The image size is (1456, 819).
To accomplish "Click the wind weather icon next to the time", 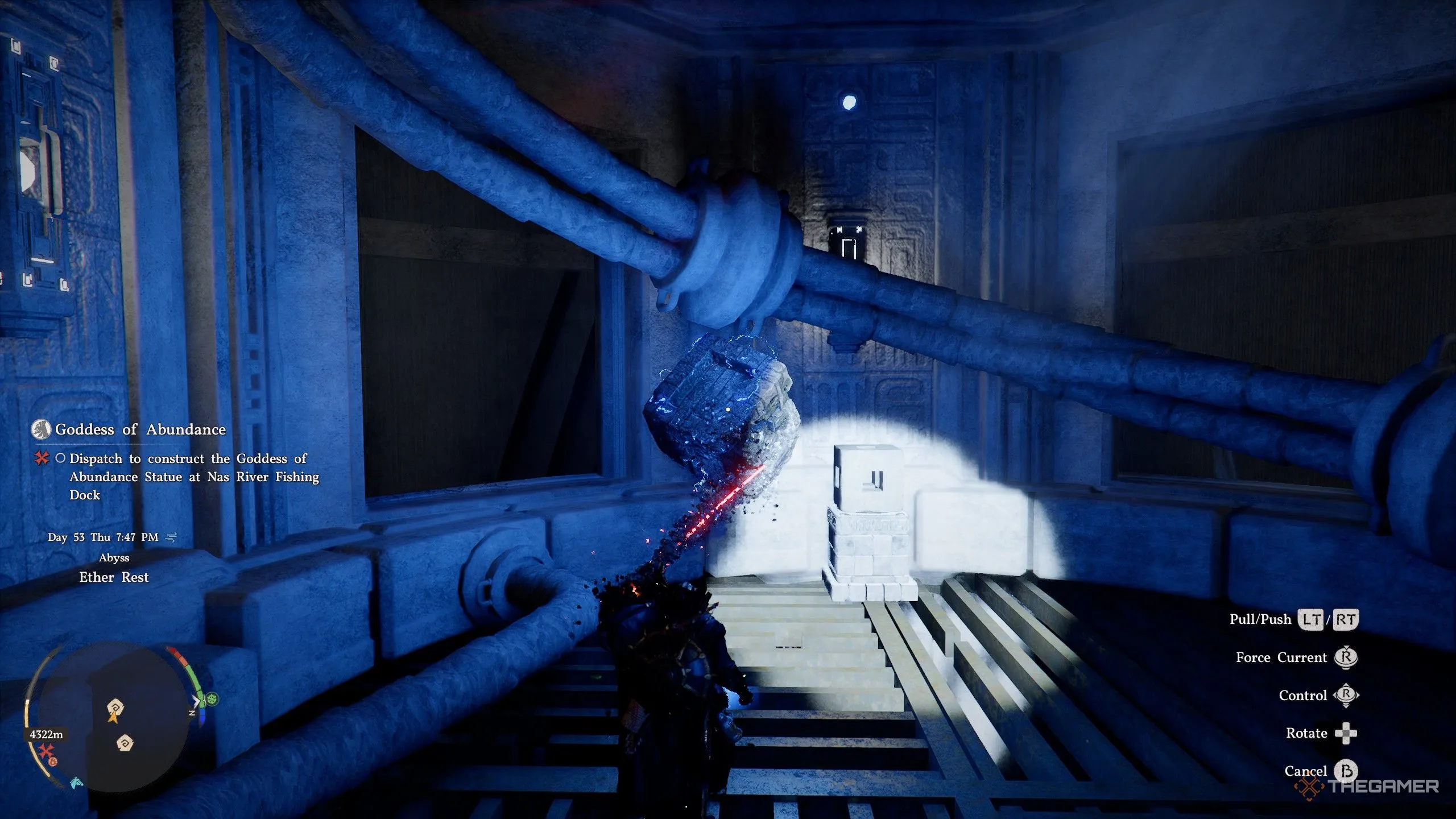I will [x=171, y=537].
